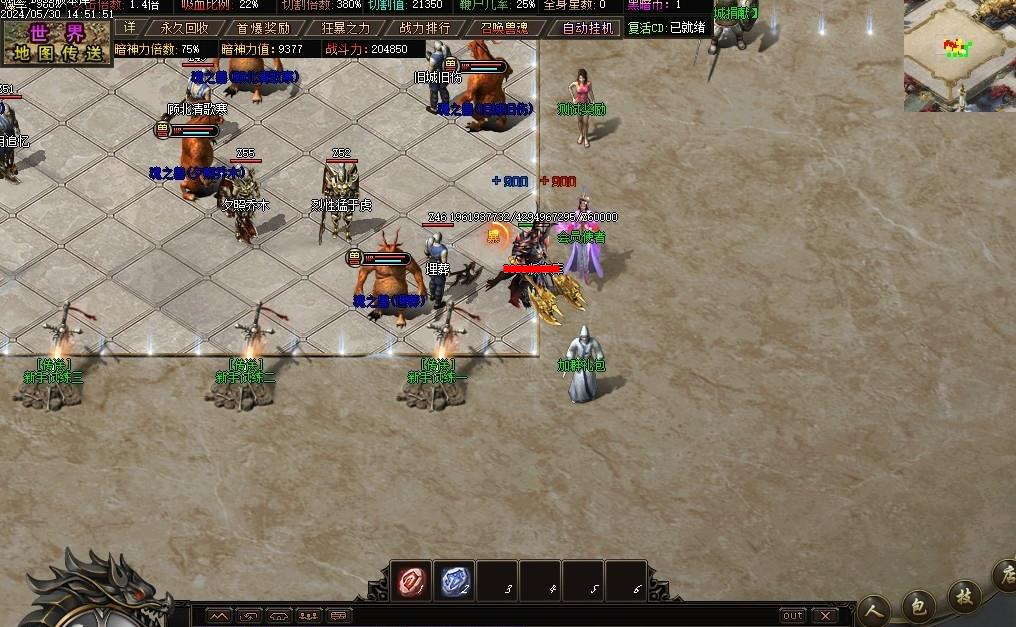Toggle 自动挂机 auto-battle mode
1016x627 pixels.
pyautogui.click(x=588, y=28)
